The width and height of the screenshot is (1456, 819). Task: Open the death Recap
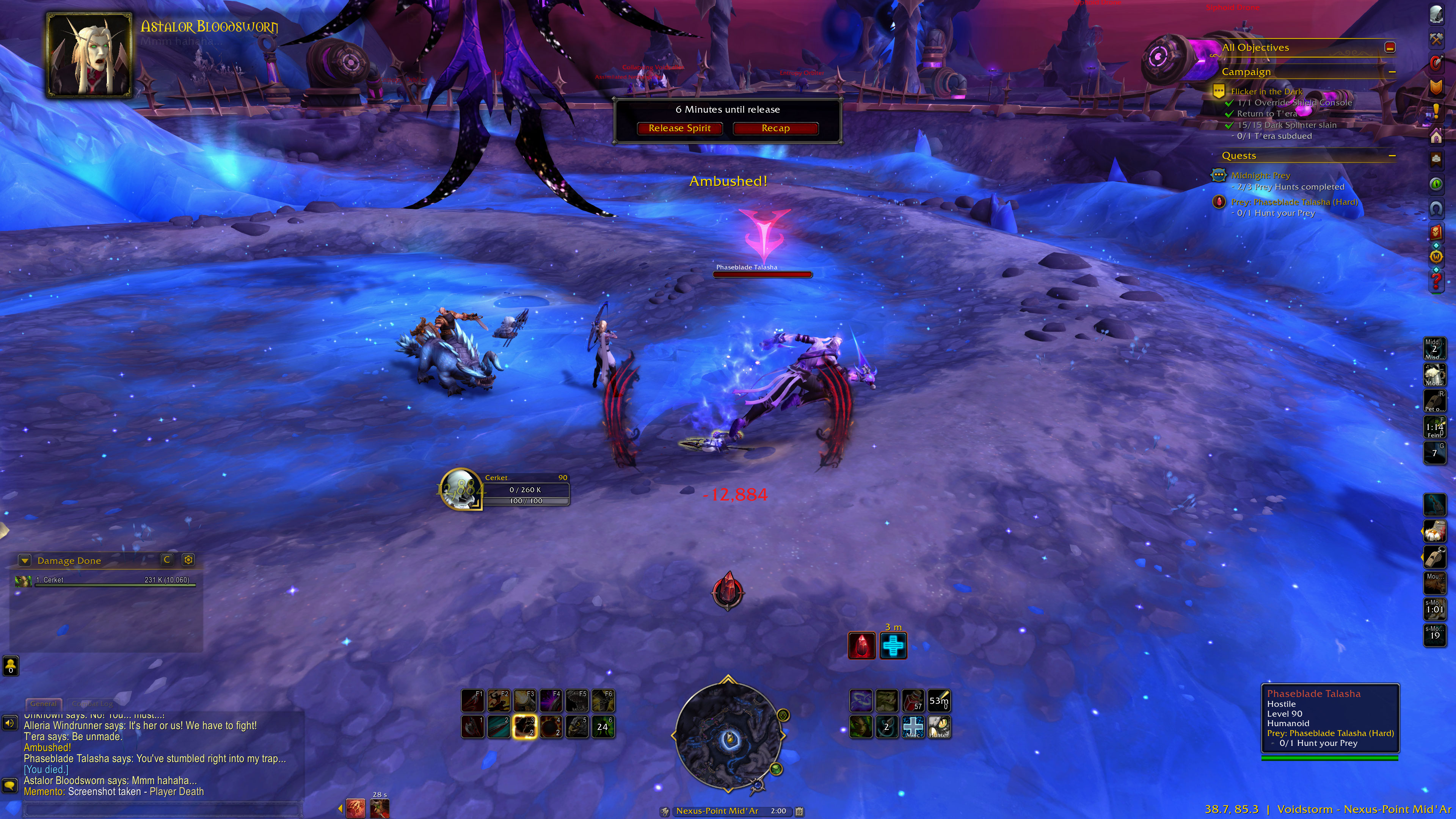point(775,128)
